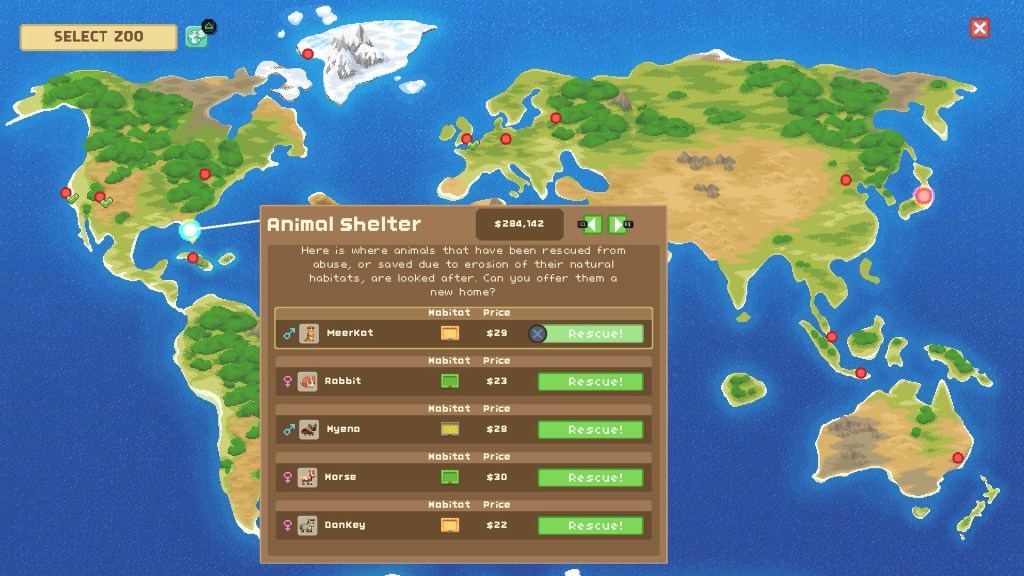This screenshot has width=1024, height=576.
Task: Click the Horse's green habitat icon
Action: [449, 477]
